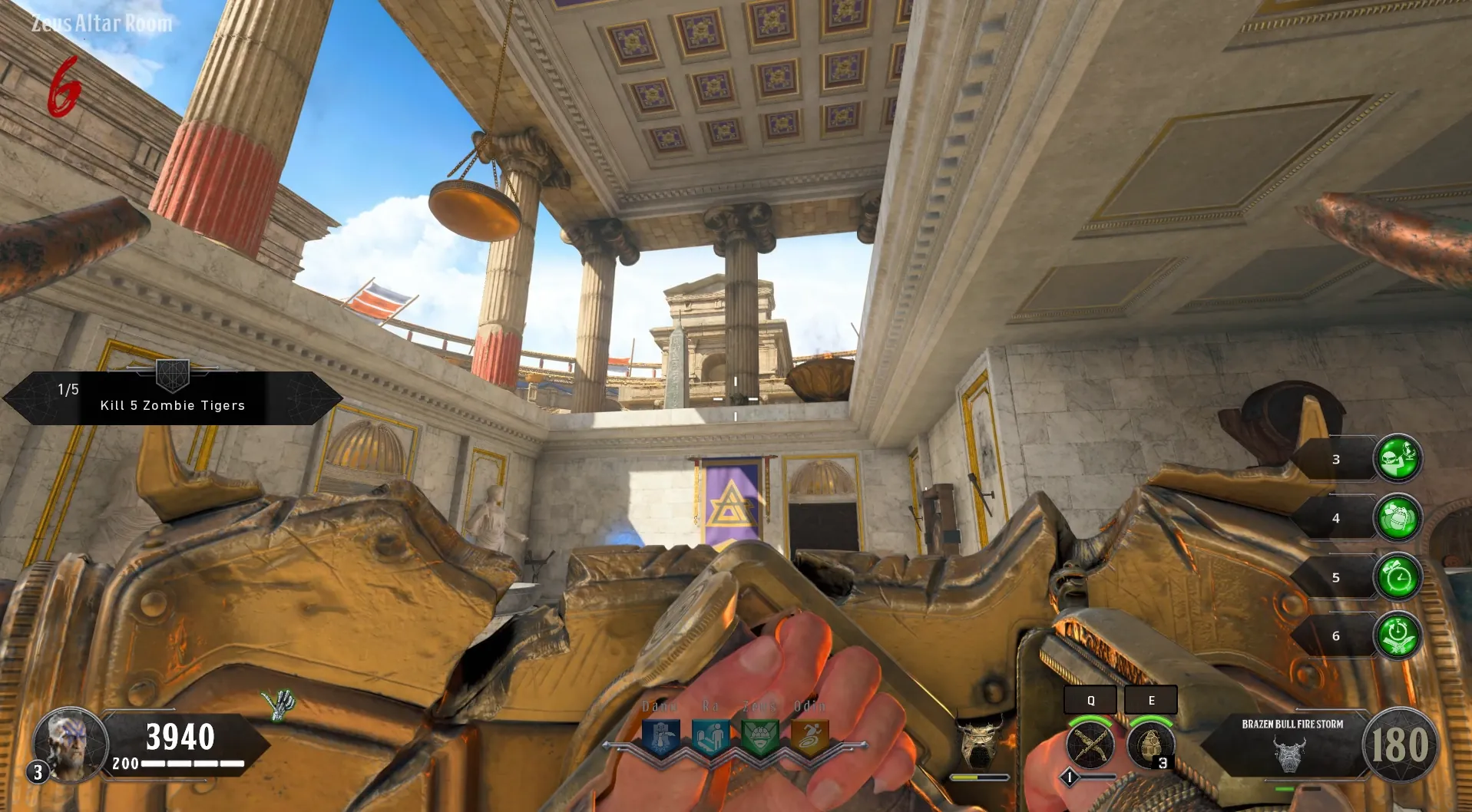
Task: Click the Brazen Bull Fire Storm weapon panel
Action: pos(1292,746)
